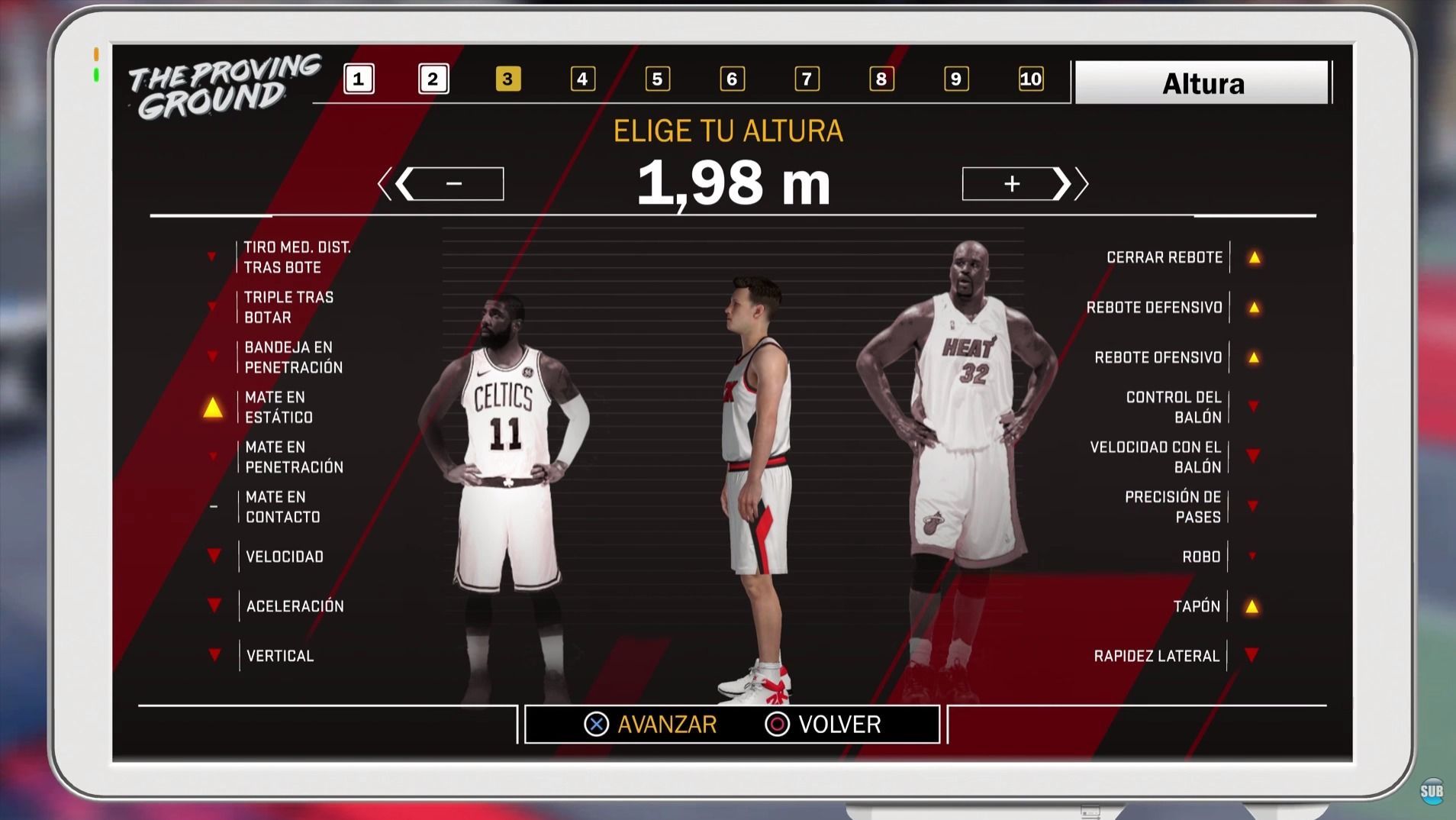Skip to step 10
Image resolution: width=1456 pixels, height=820 pixels.
(1030, 79)
